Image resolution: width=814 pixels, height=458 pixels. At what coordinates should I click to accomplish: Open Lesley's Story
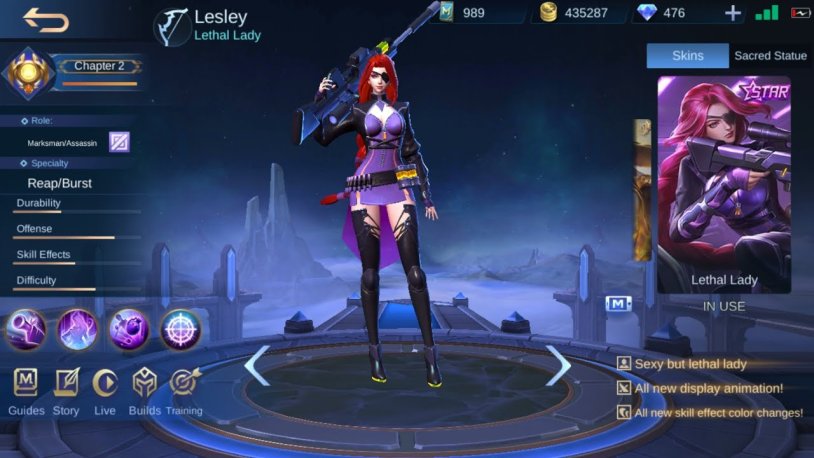66,391
